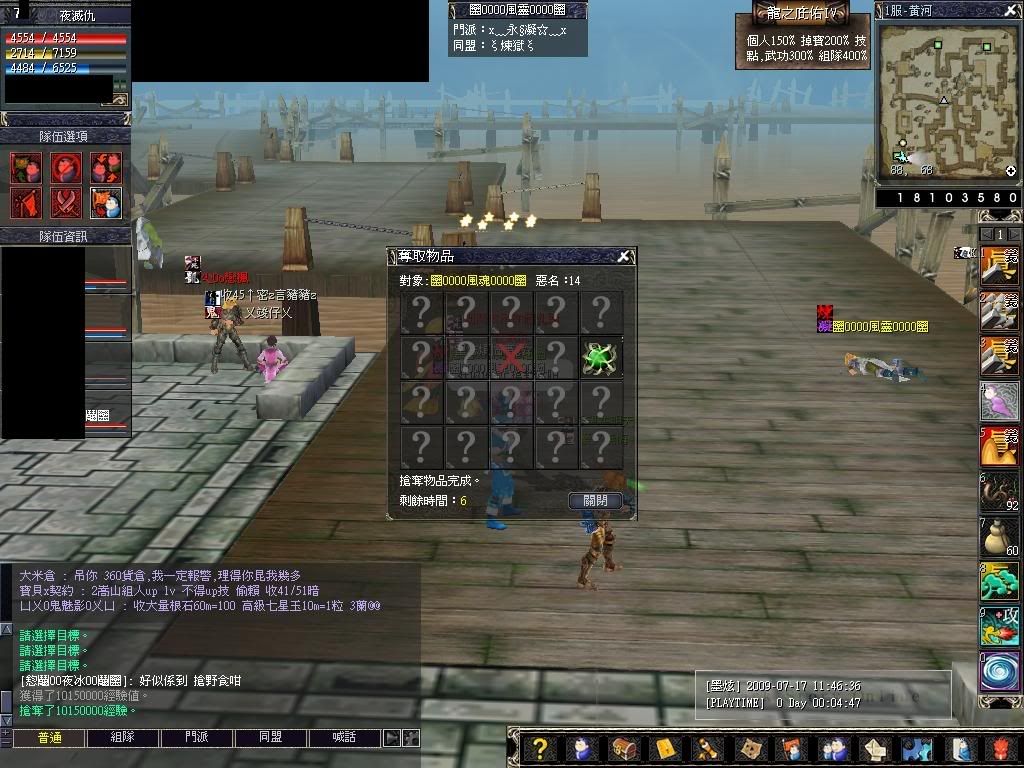Open the treasure chest inventory icon
The image size is (1024, 768).
click(622, 748)
